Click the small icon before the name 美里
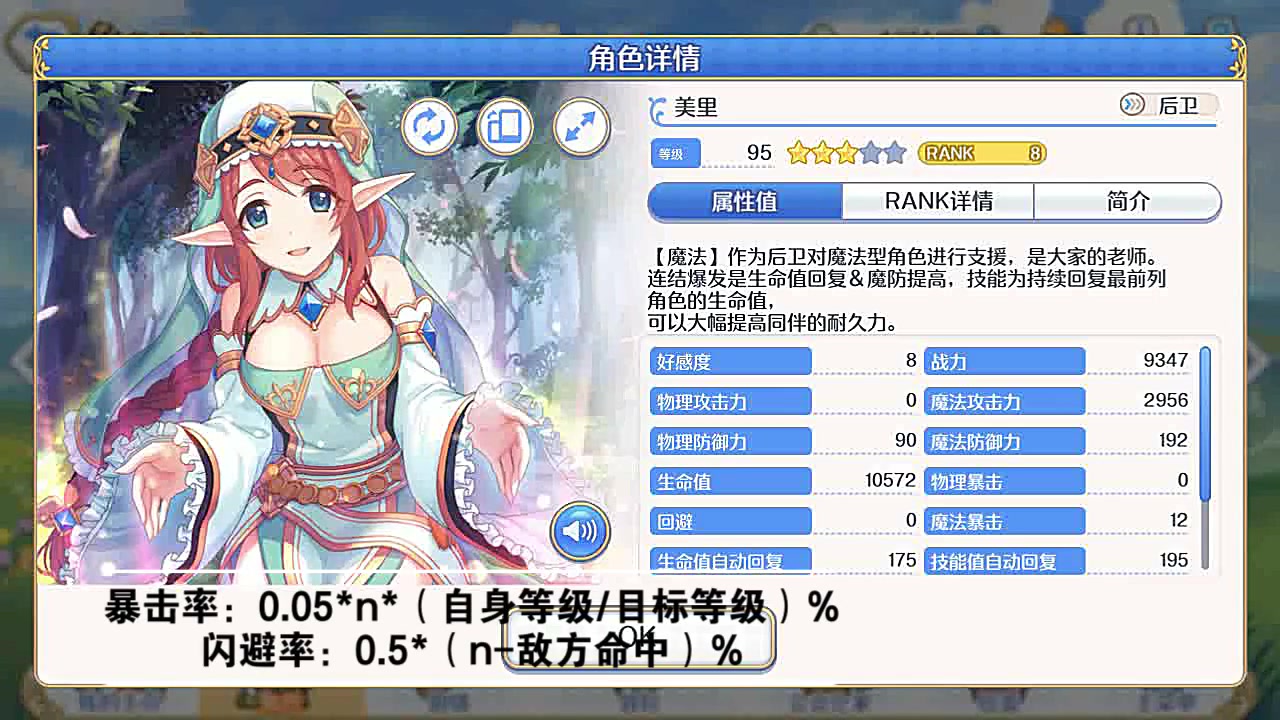Image resolution: width=1280 pixels, height=720 pixels. (656, 108)
